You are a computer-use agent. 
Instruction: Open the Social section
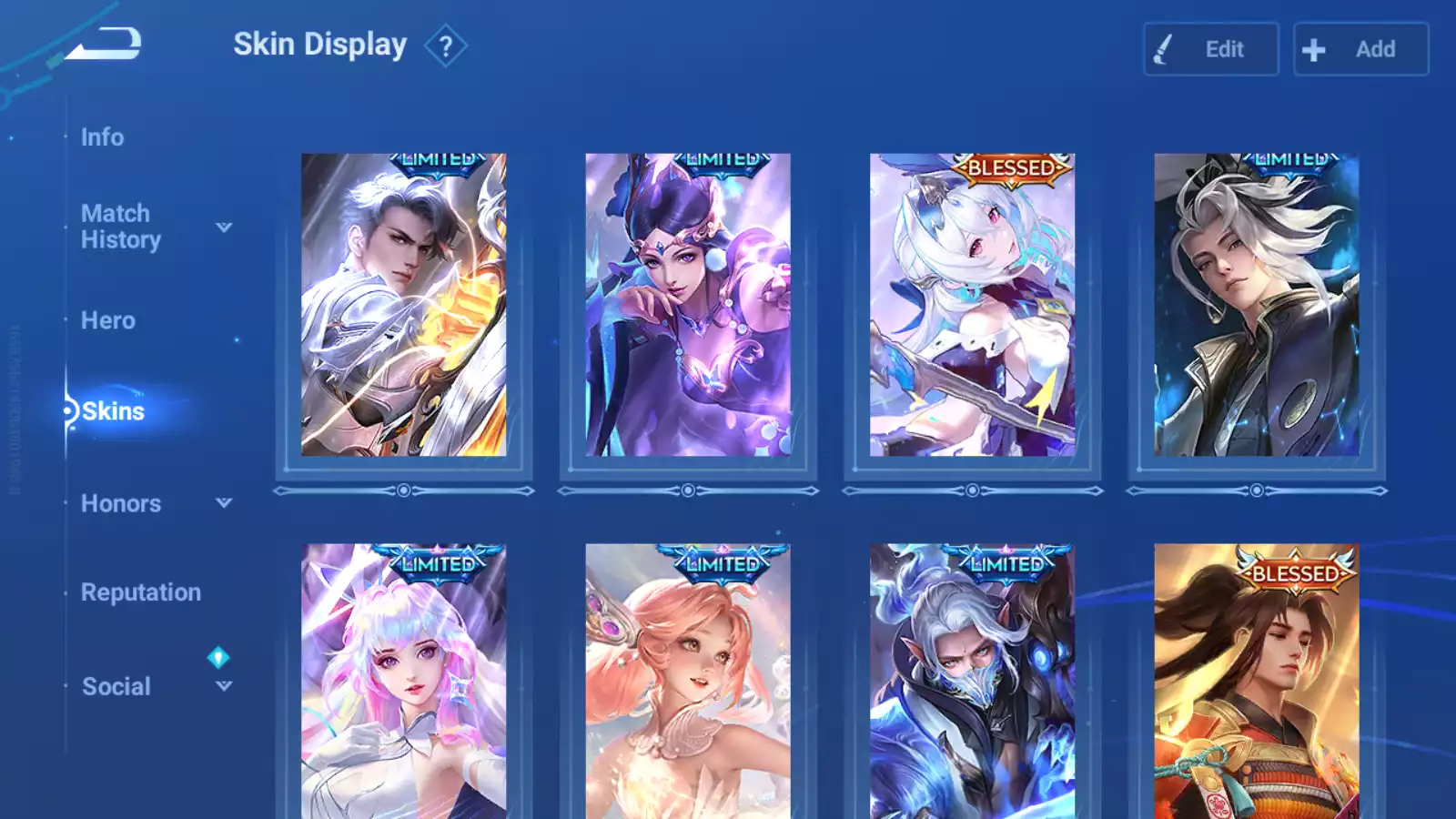pos(116,686)
